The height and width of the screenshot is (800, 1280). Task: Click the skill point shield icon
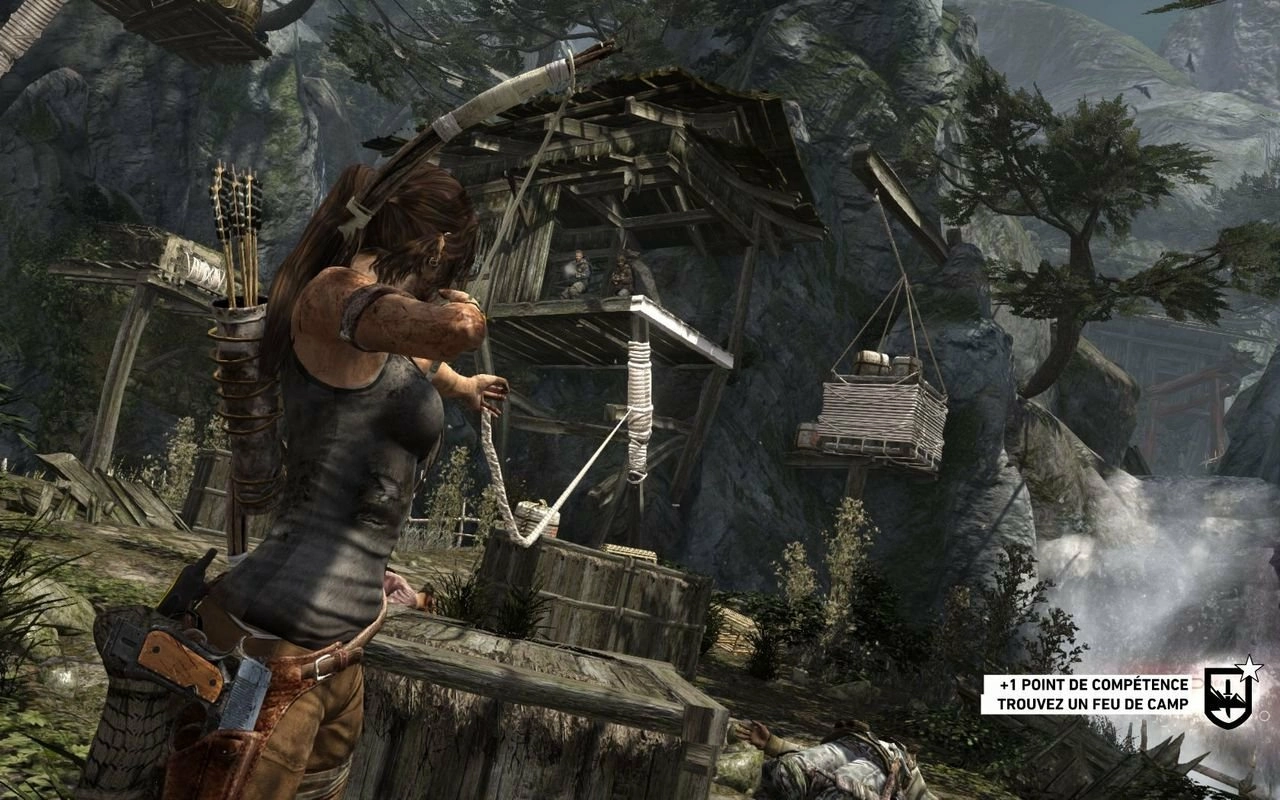1229,692
